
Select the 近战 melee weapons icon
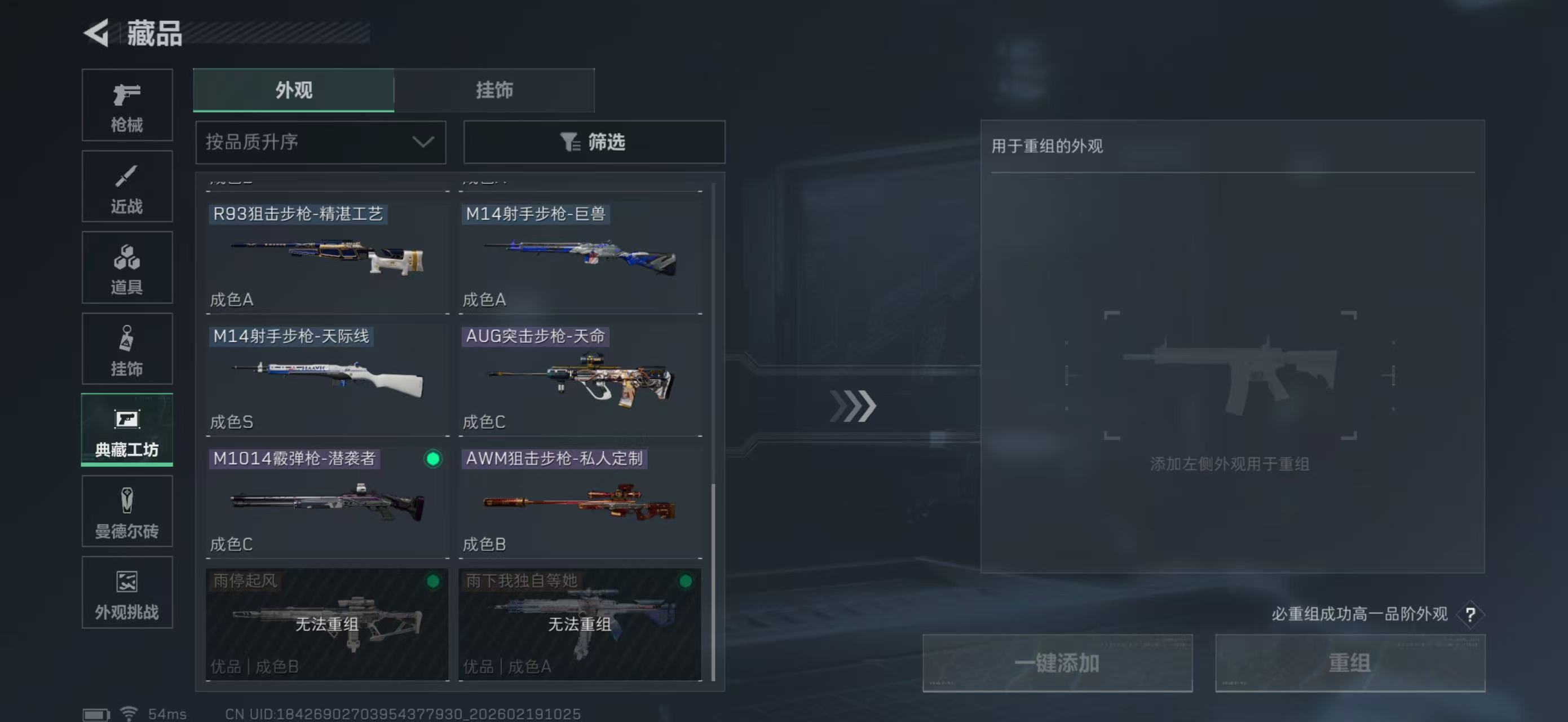(127, 186)
